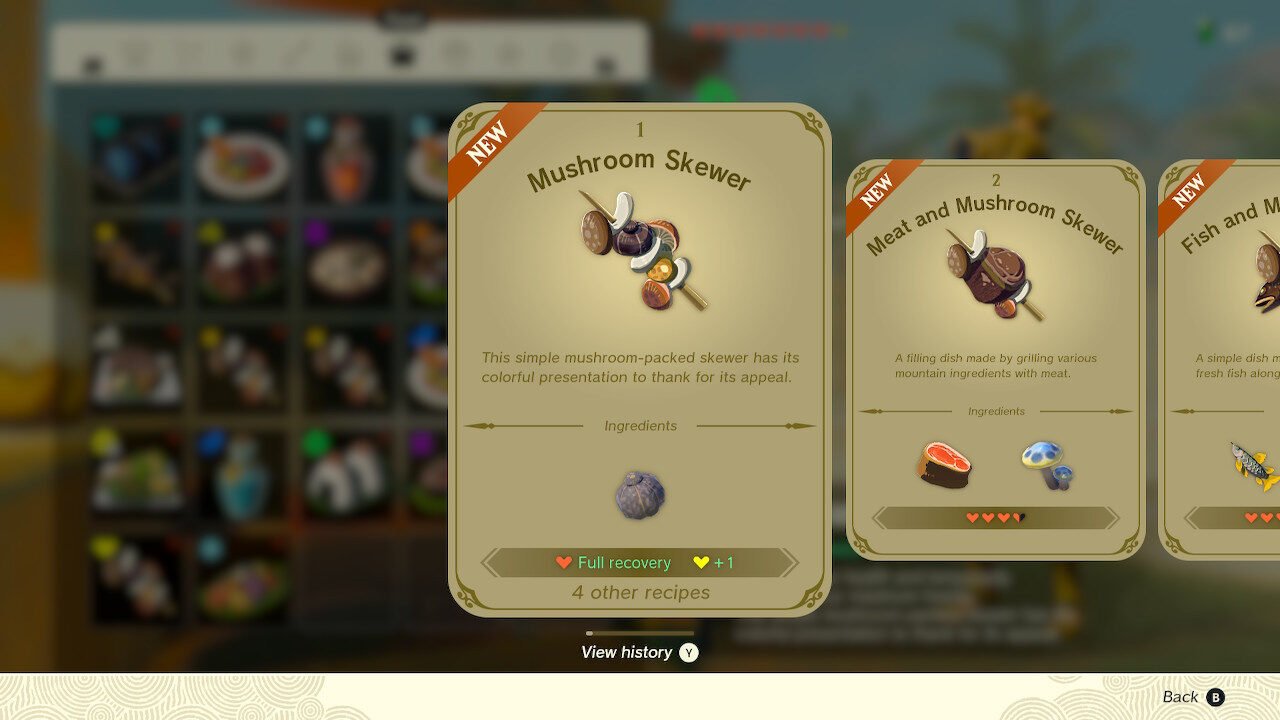Viewport: 1280px width, 720px height.
Task: Click the truffle ingredient on Mushroom Skewer
Action: click(640, 495)
